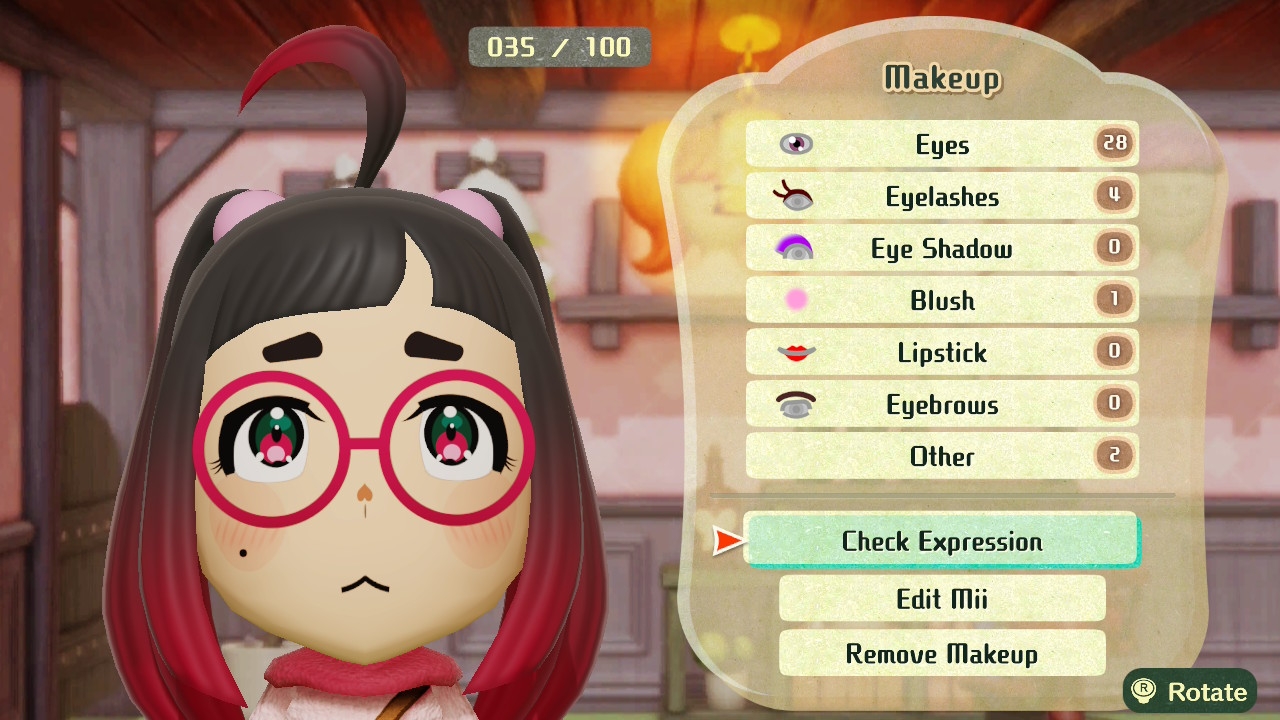Click Remove Makeup button
The image size is (1280, 720).
(x=941, y=654)
